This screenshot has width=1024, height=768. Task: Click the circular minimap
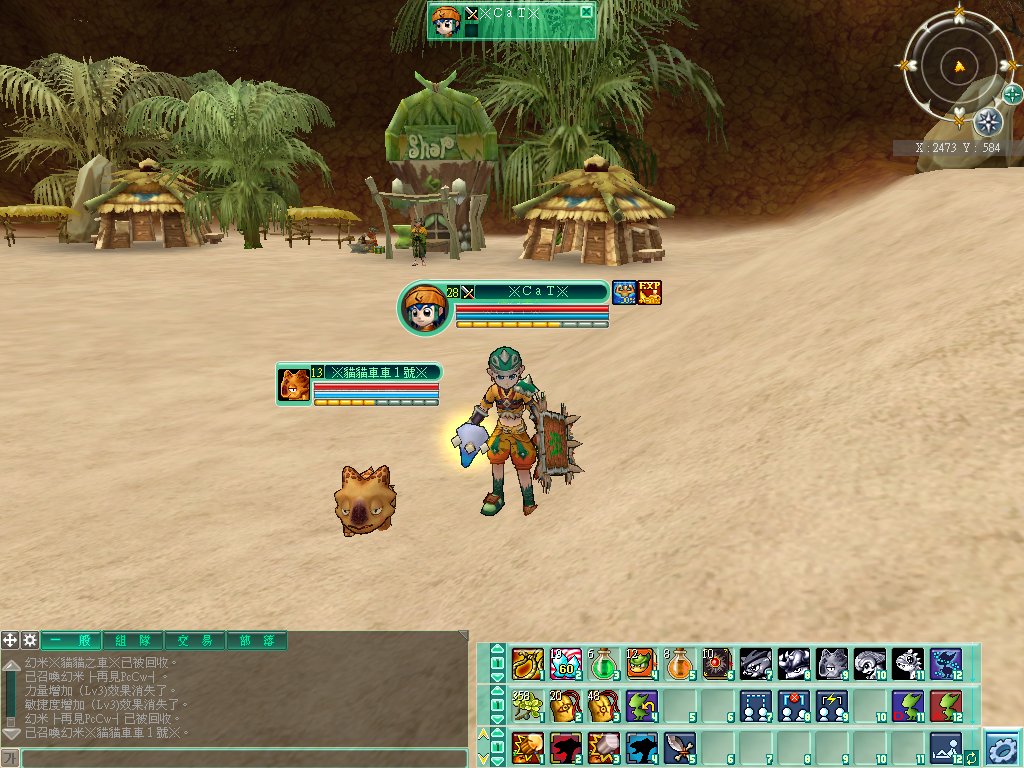pos(959,67)
